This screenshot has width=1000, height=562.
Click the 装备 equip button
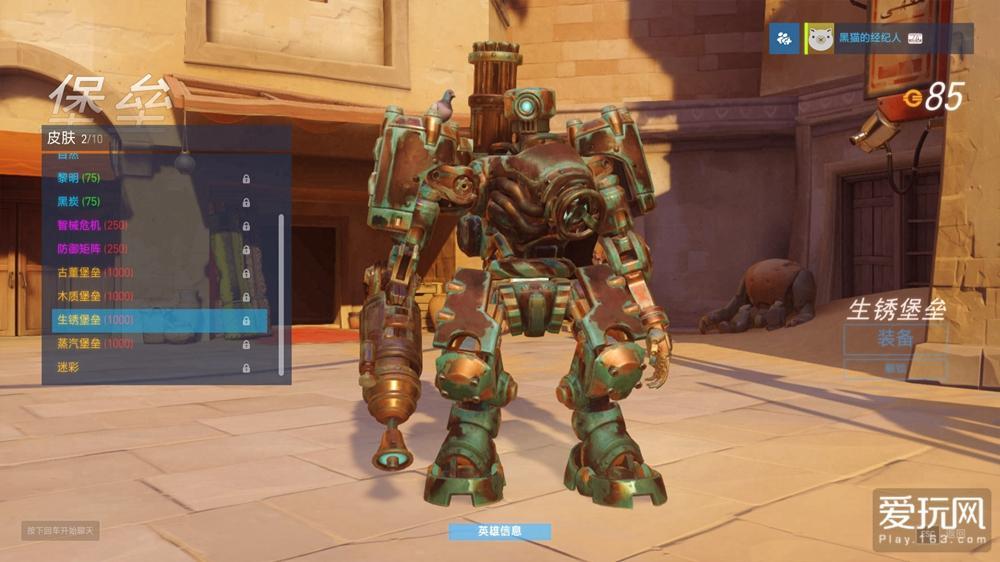(x=894, y=339)
